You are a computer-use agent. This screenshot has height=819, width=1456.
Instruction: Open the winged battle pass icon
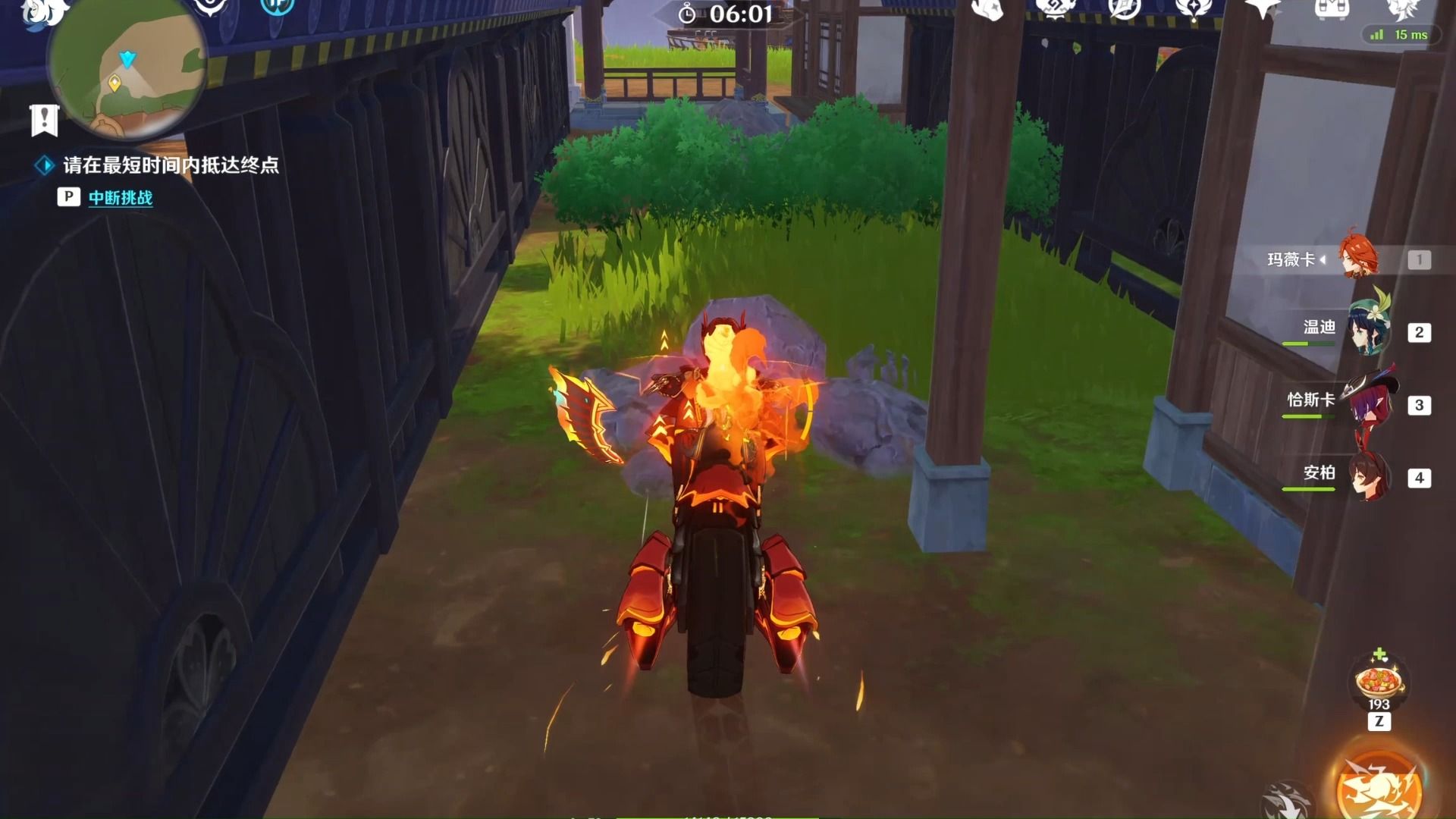1192,9
